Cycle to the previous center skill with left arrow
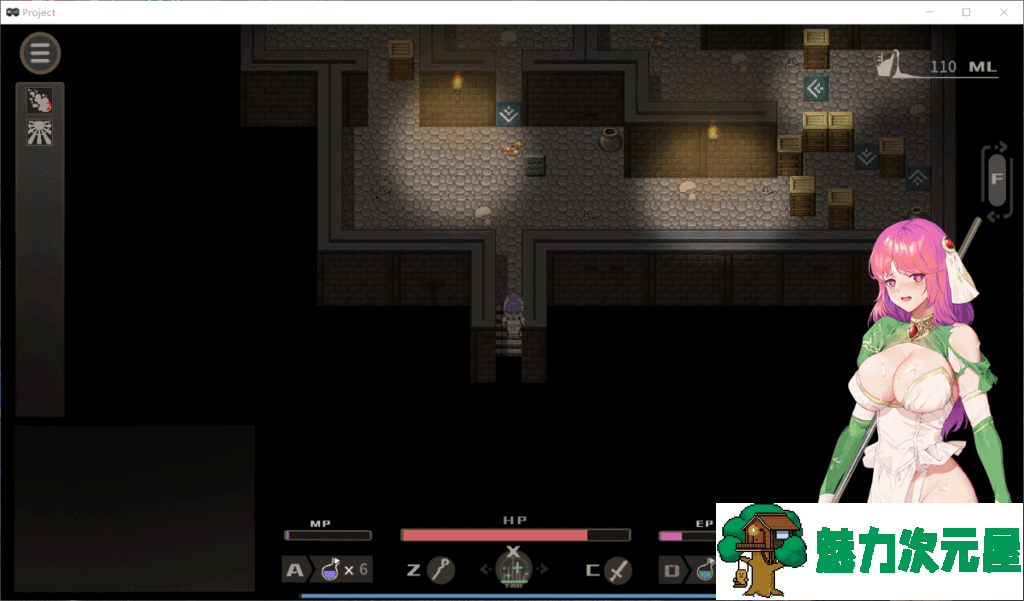1024x601 pixels. pos(486,570)
